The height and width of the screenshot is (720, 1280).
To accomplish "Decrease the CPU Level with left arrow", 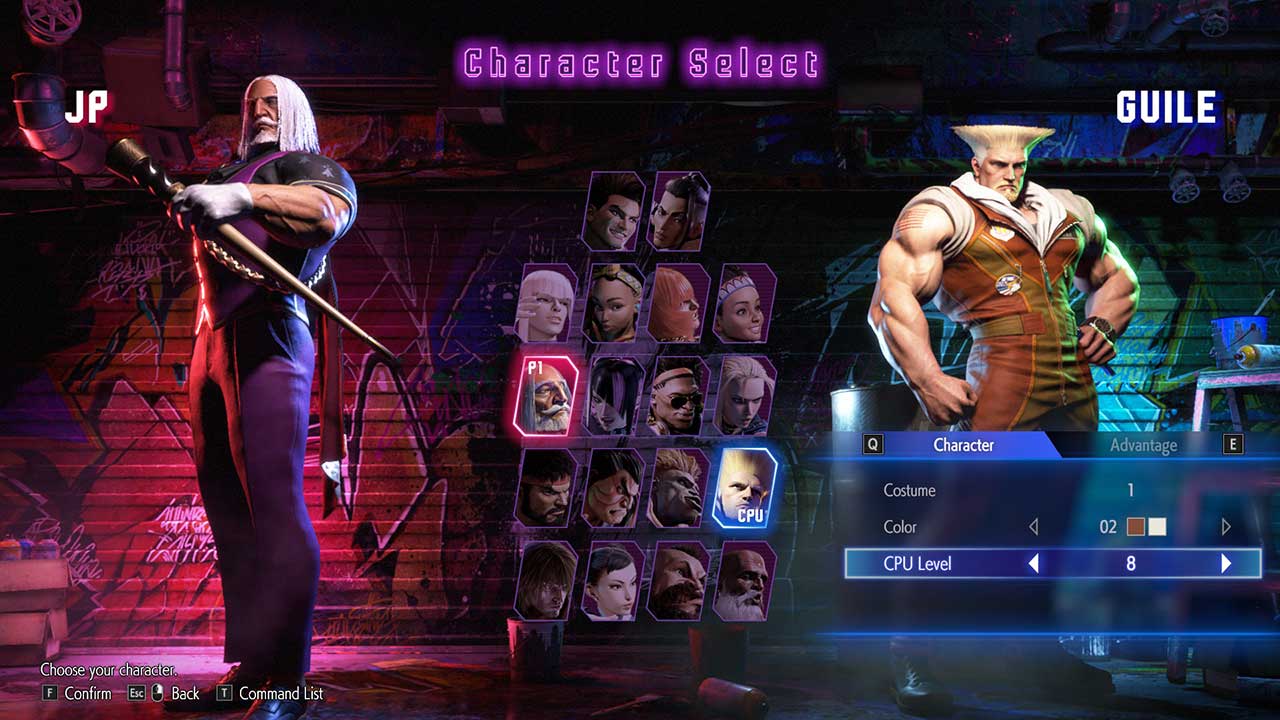I will tap(1034, 564).
